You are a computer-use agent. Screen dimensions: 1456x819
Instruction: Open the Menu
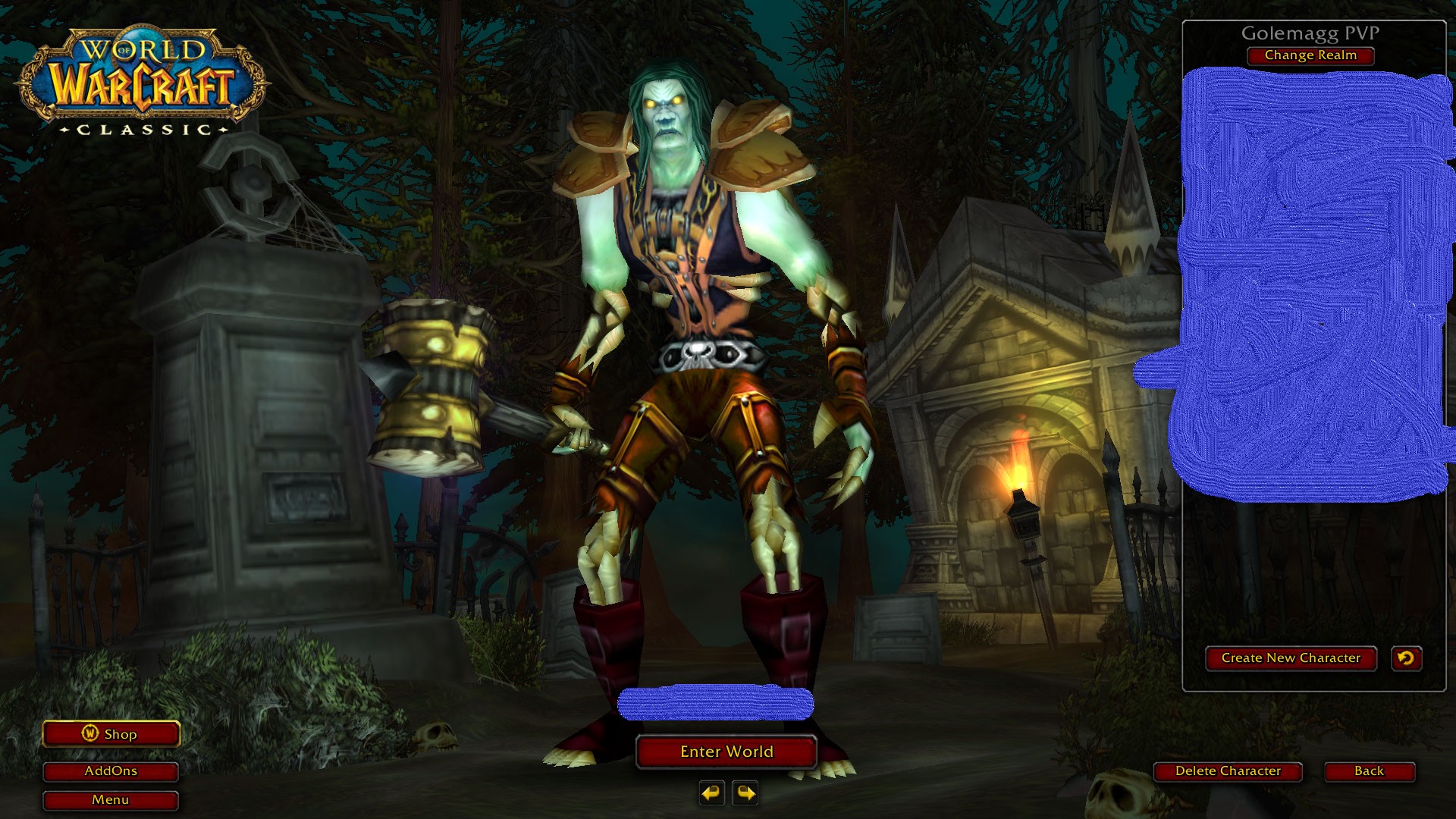click(x=110, y=799)
